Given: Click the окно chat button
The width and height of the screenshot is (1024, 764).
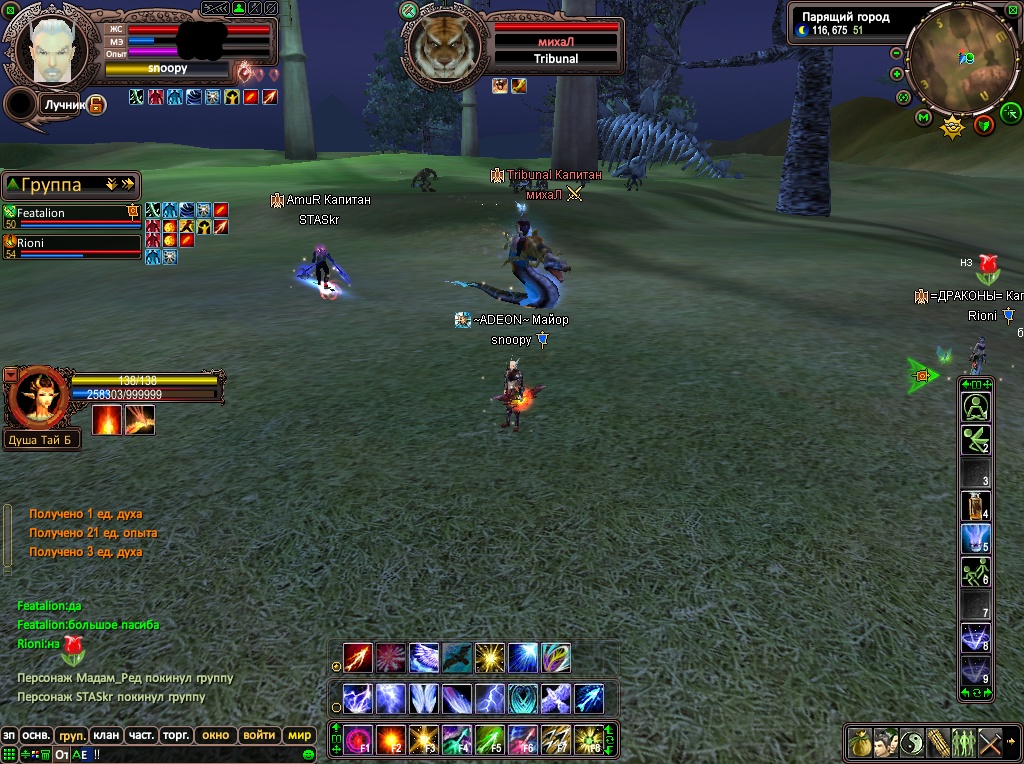Looking at the screenshot, I should (215, 735).
